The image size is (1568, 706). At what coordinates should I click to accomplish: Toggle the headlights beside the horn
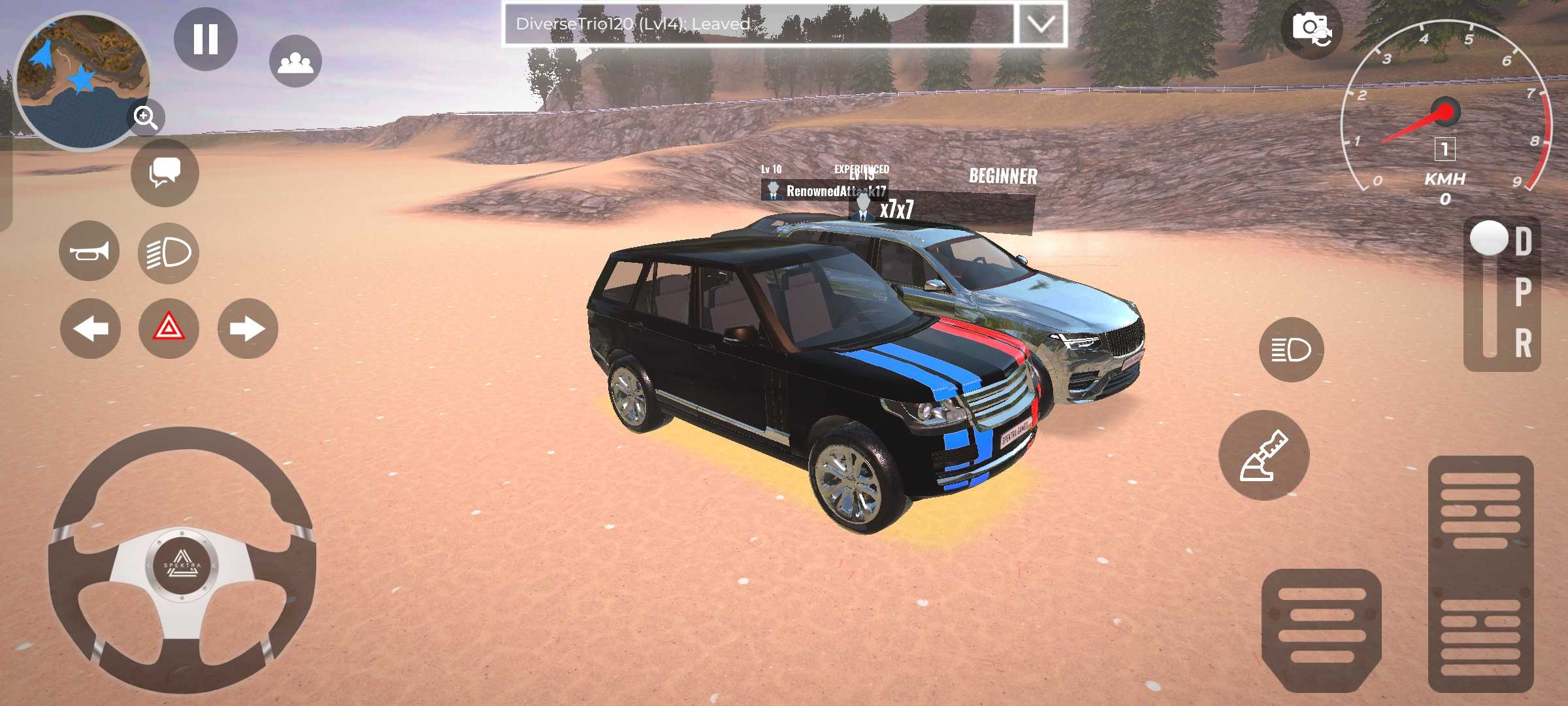point(169,253)
